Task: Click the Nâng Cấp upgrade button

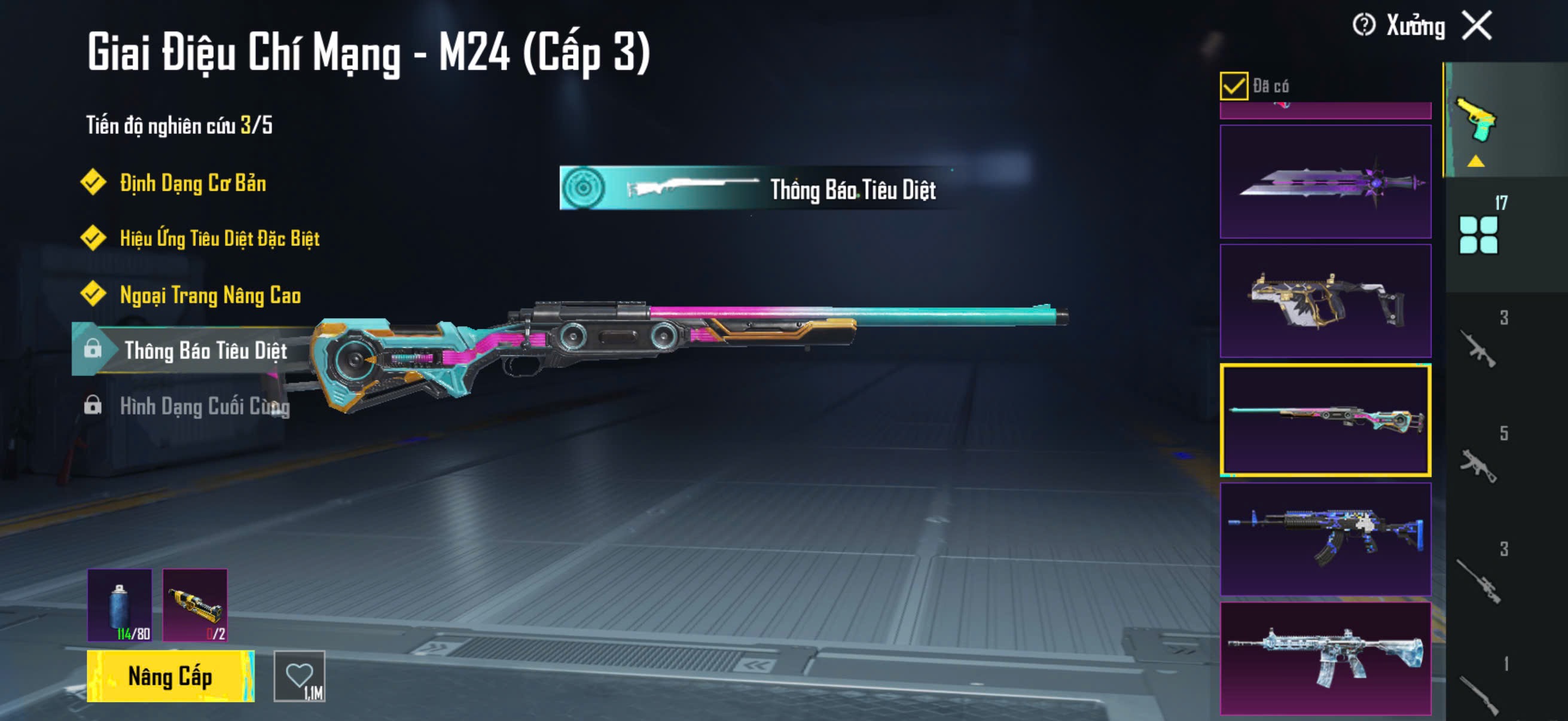Action: pos(170,676)
